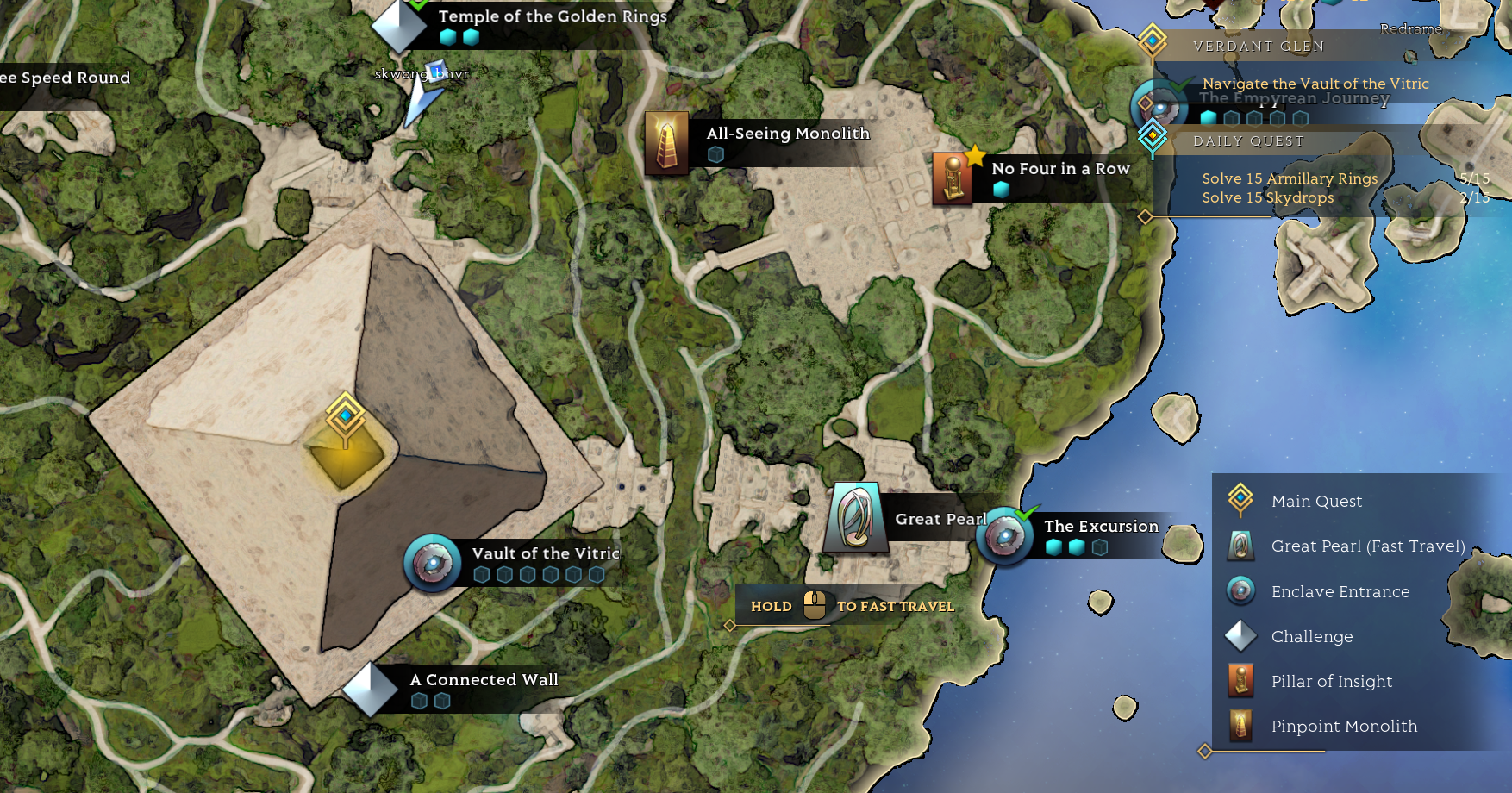This screenshot has height=793, width=1512.
Task: Open the All-Seeing Monolith marker
Action: point(666,143)
